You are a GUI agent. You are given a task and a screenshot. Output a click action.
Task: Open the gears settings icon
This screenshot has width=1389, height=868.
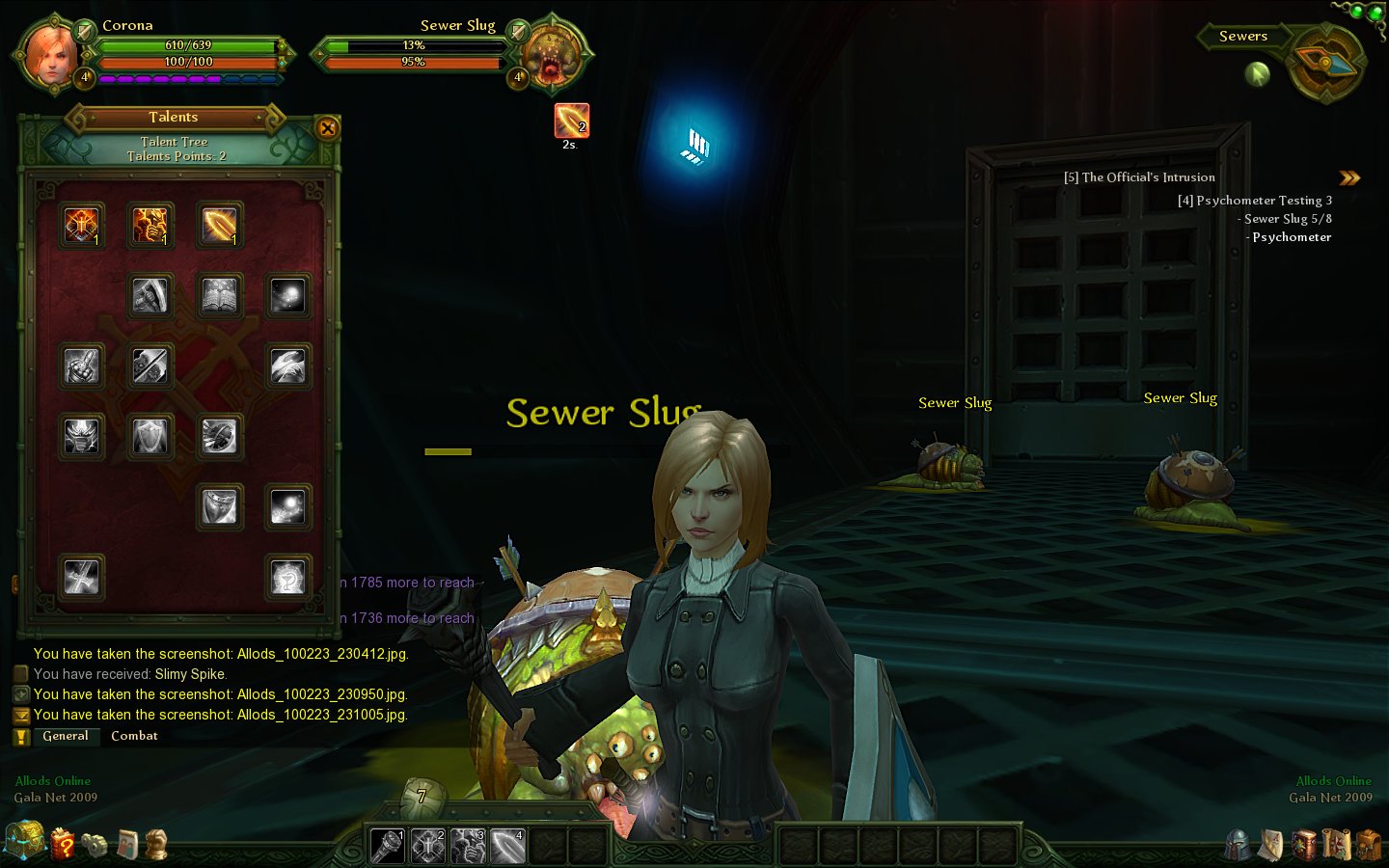pyautogui.click(x=95, y=845)
